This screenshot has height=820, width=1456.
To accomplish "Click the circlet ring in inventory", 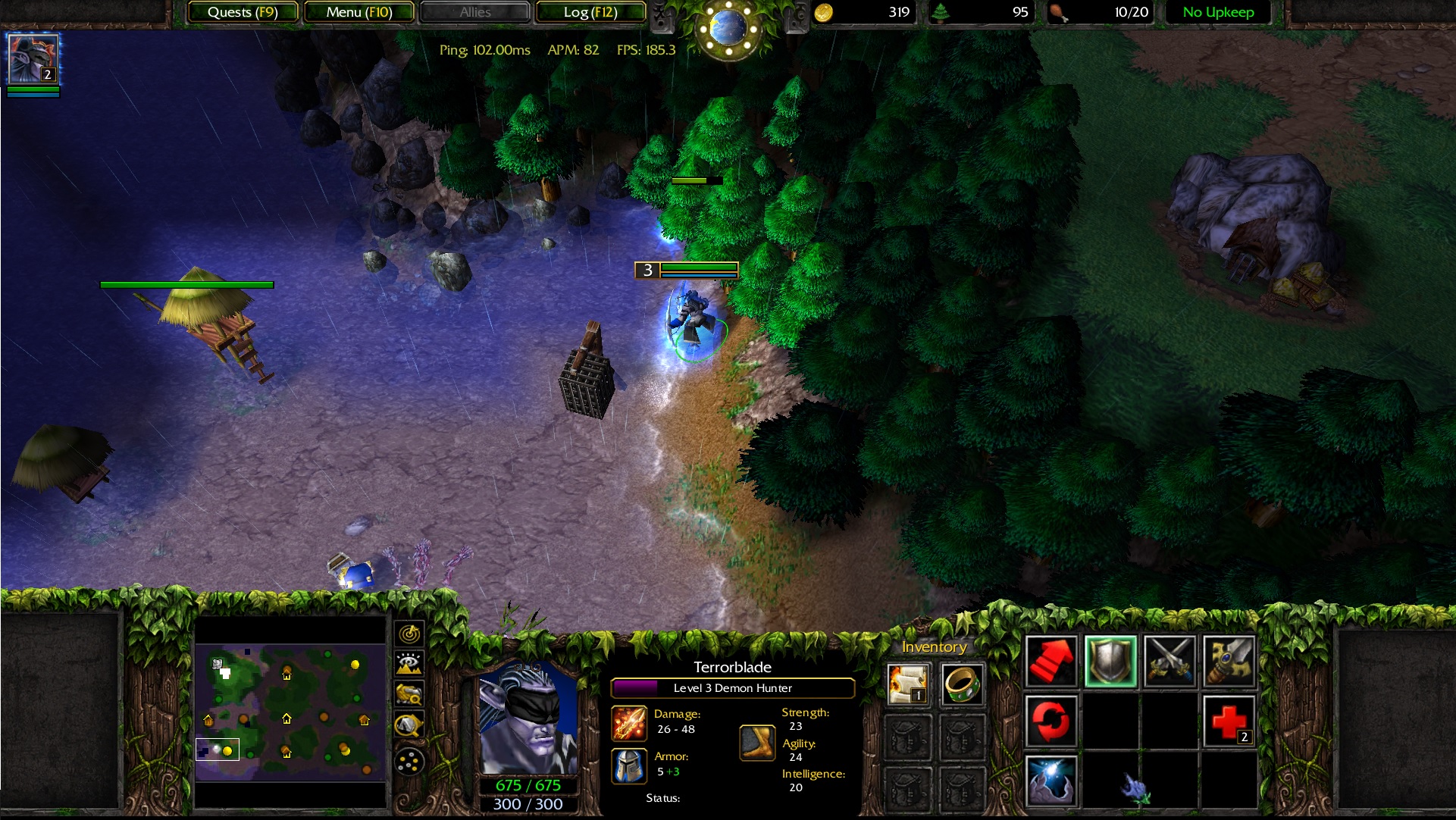I will tap(962, 683).
